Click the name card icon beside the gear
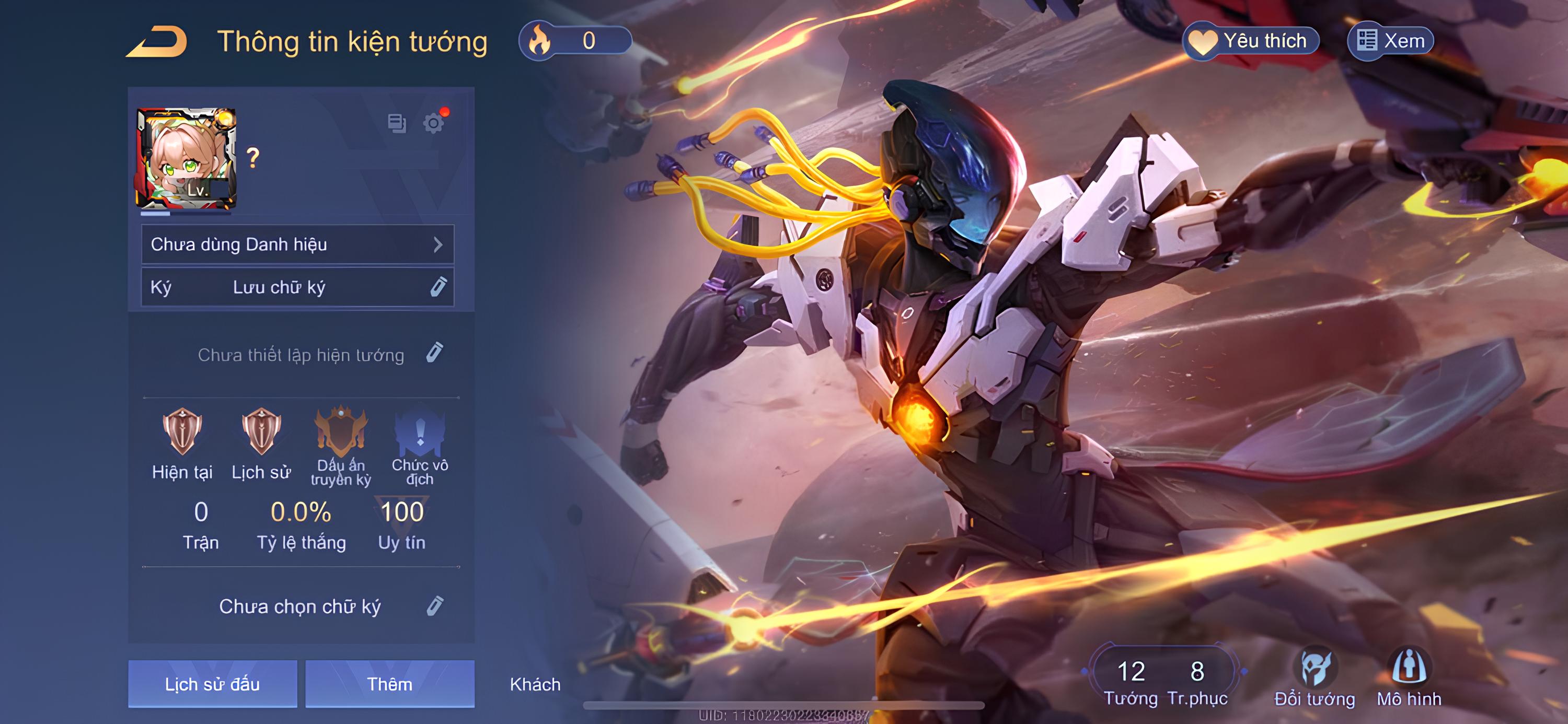 [396, 123]
